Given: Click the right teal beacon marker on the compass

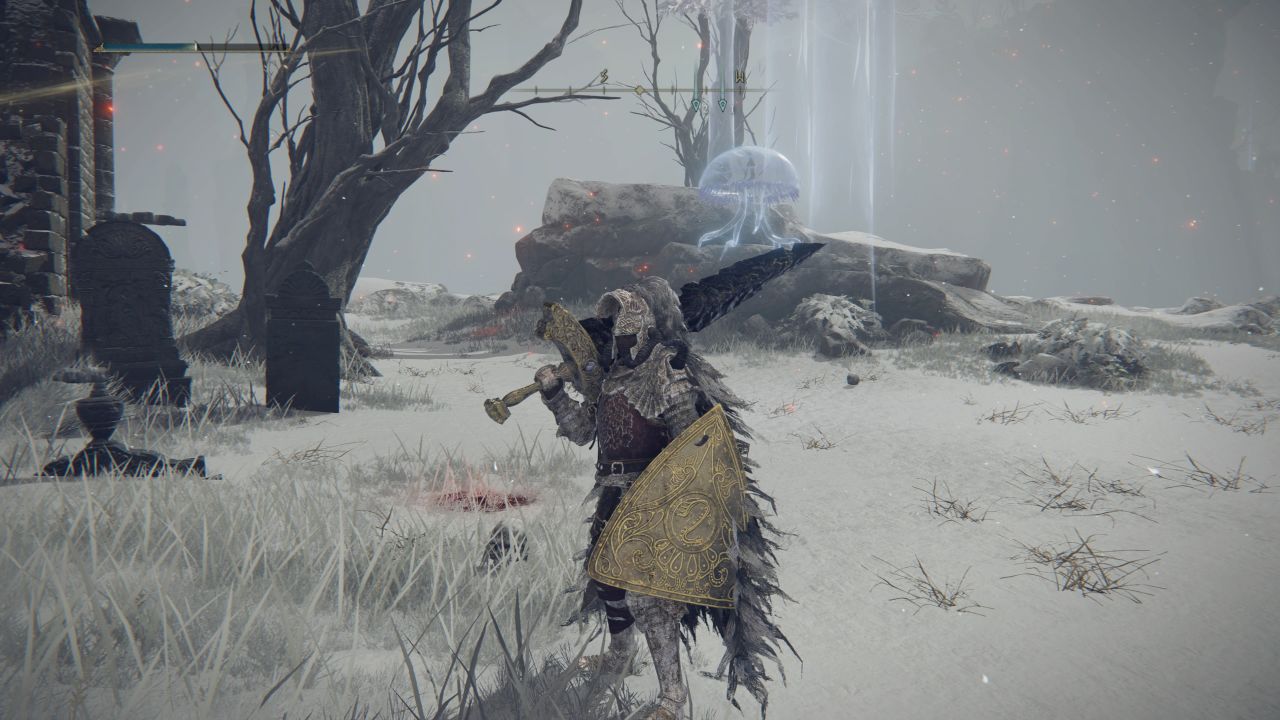Looking at the screenshot, I should pos(723,104).
